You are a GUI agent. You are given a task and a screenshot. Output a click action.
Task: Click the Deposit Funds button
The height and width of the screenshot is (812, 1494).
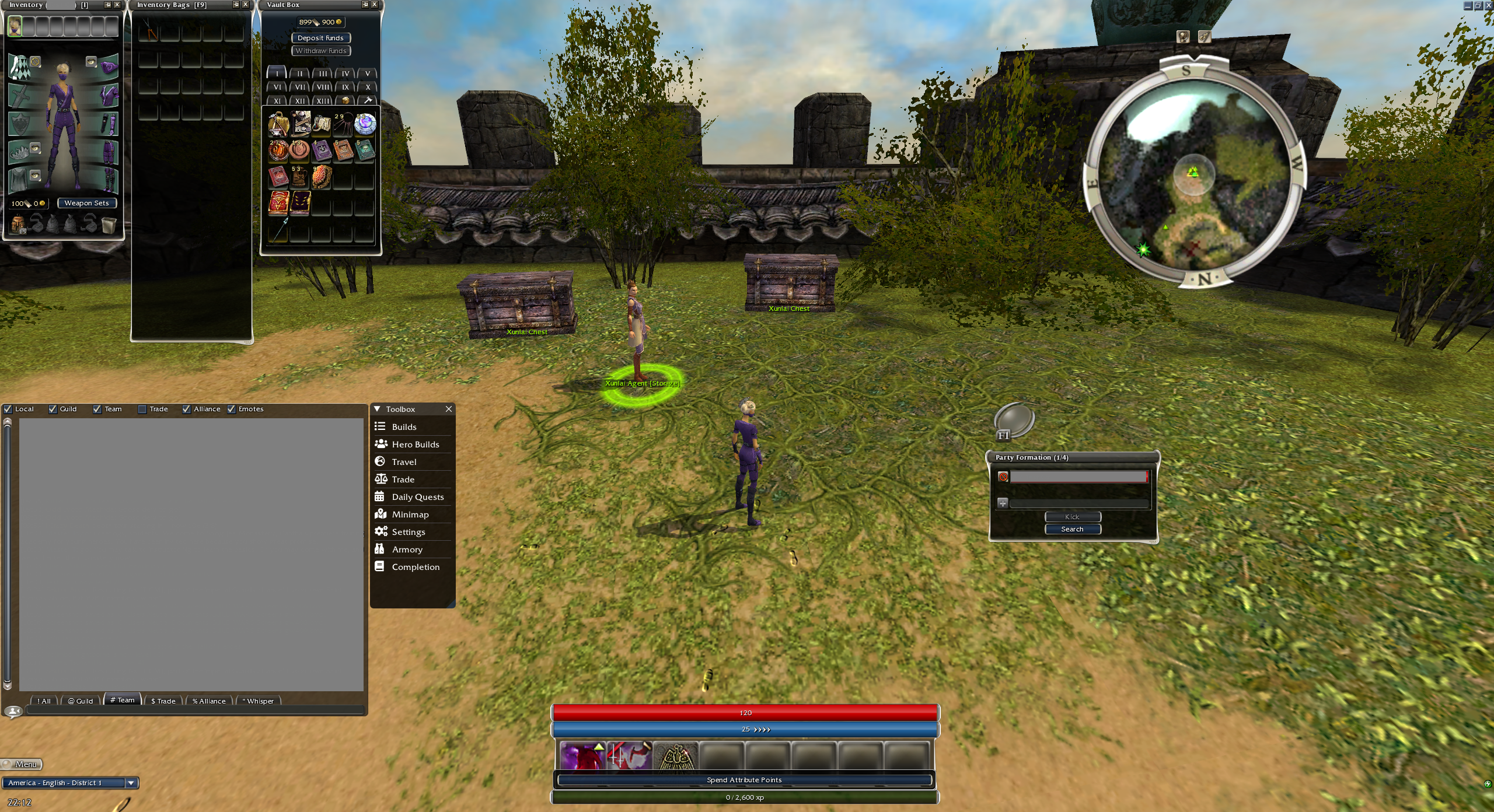pos(320,38)
